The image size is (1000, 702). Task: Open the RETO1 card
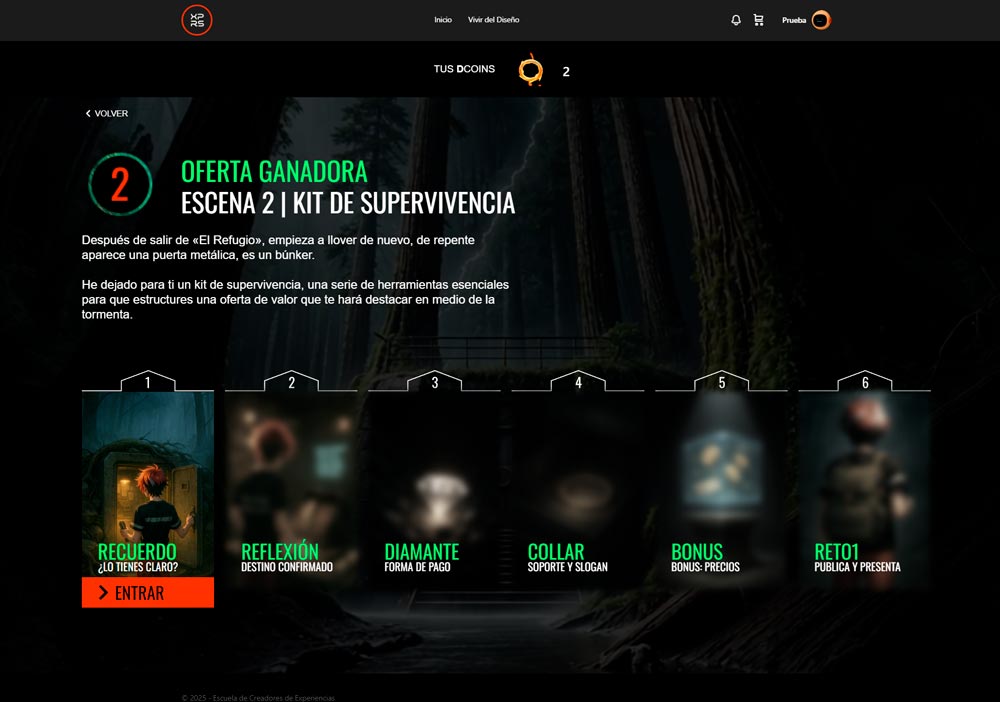pyautogui.click(x=864, y=480)
